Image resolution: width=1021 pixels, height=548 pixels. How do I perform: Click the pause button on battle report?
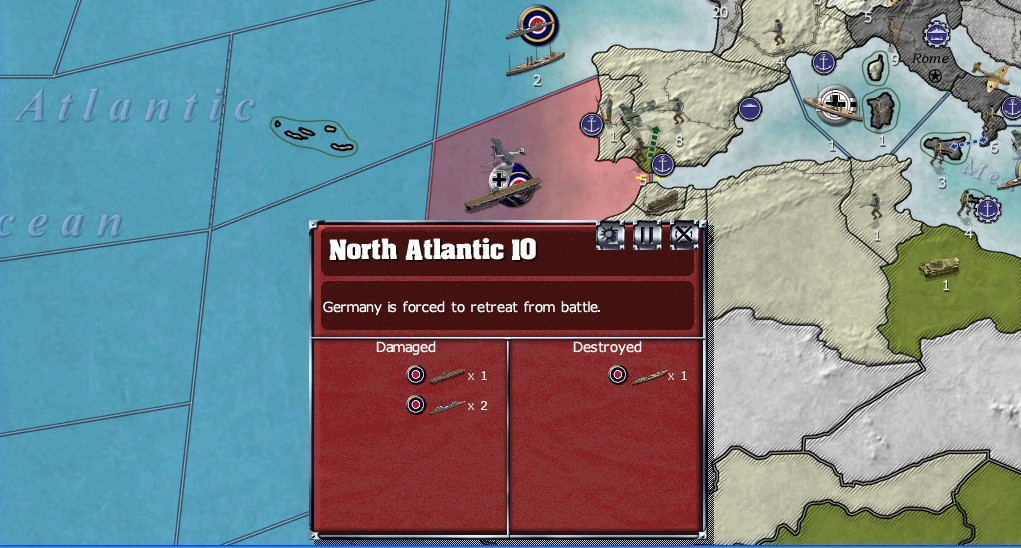(x=647, y=236)
